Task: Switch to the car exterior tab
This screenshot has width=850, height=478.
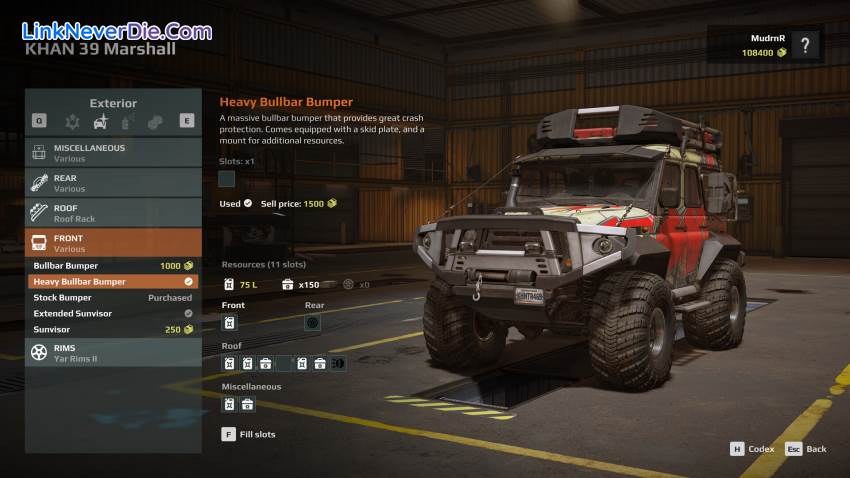Action: [x=100, y=121]
